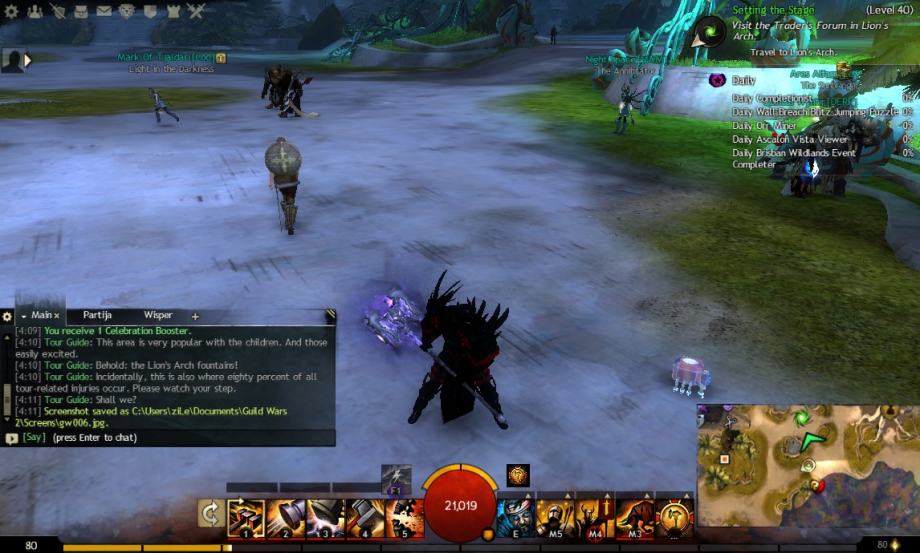The image size is (920, 553).
Task: Open the World vs World castle icon
Action: click(173, 11)
